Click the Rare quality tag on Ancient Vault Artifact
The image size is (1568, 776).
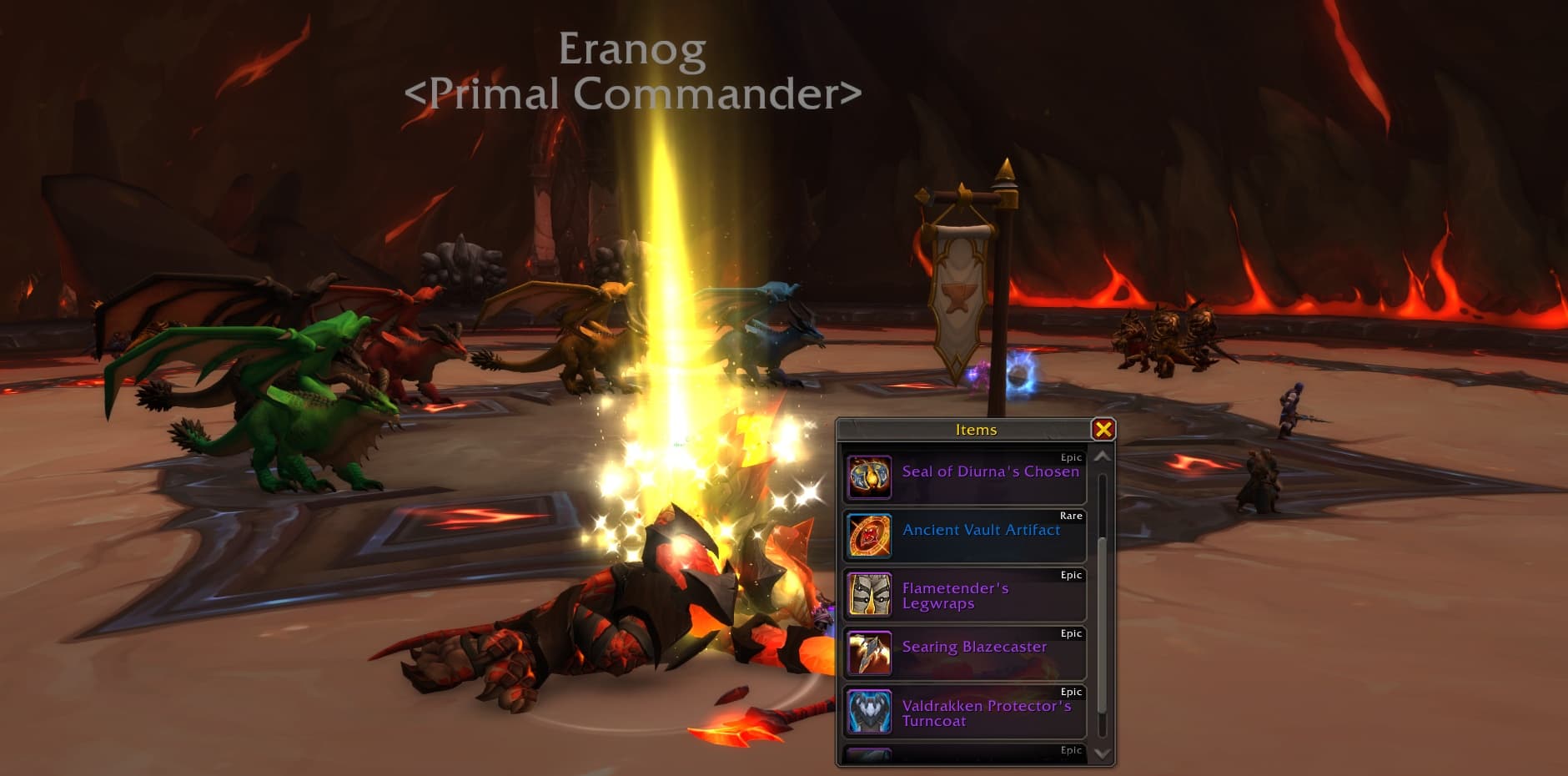click(1071, 516)
